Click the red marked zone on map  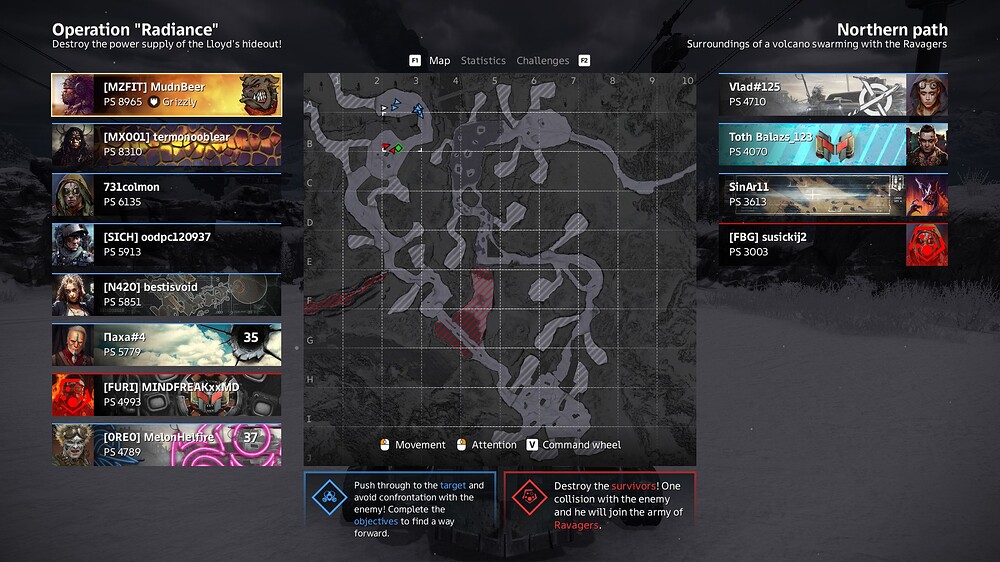468,310
